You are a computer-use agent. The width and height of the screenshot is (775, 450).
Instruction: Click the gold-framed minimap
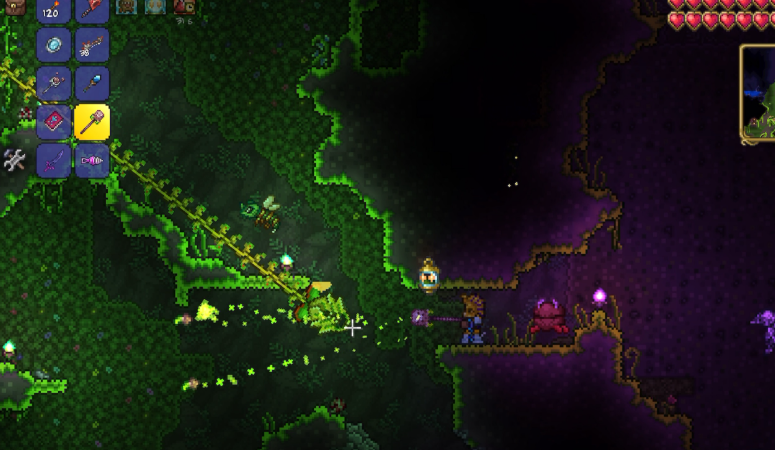(758, 92)
